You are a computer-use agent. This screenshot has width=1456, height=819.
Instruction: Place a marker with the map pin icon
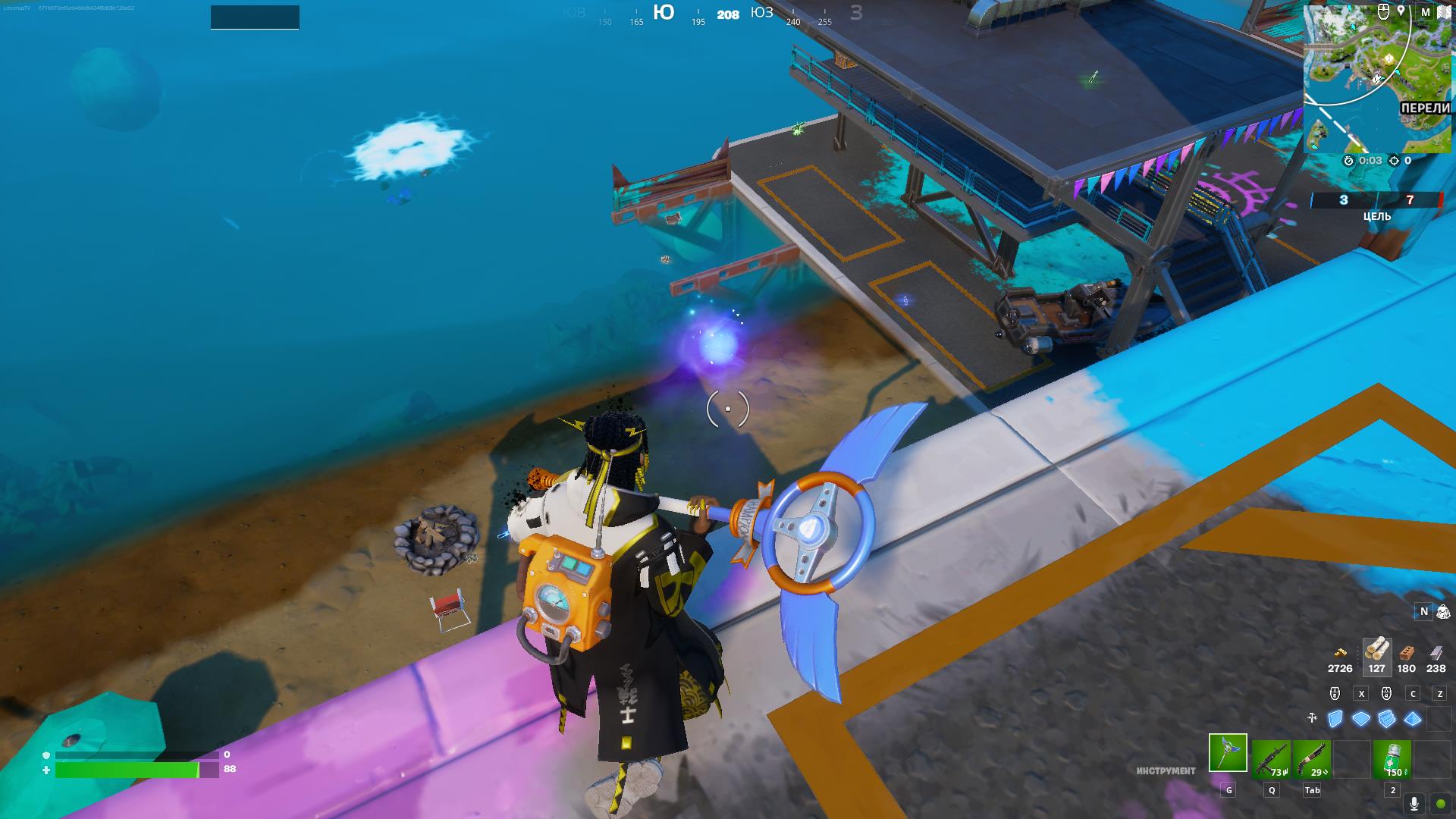[x=1401, y=11]
